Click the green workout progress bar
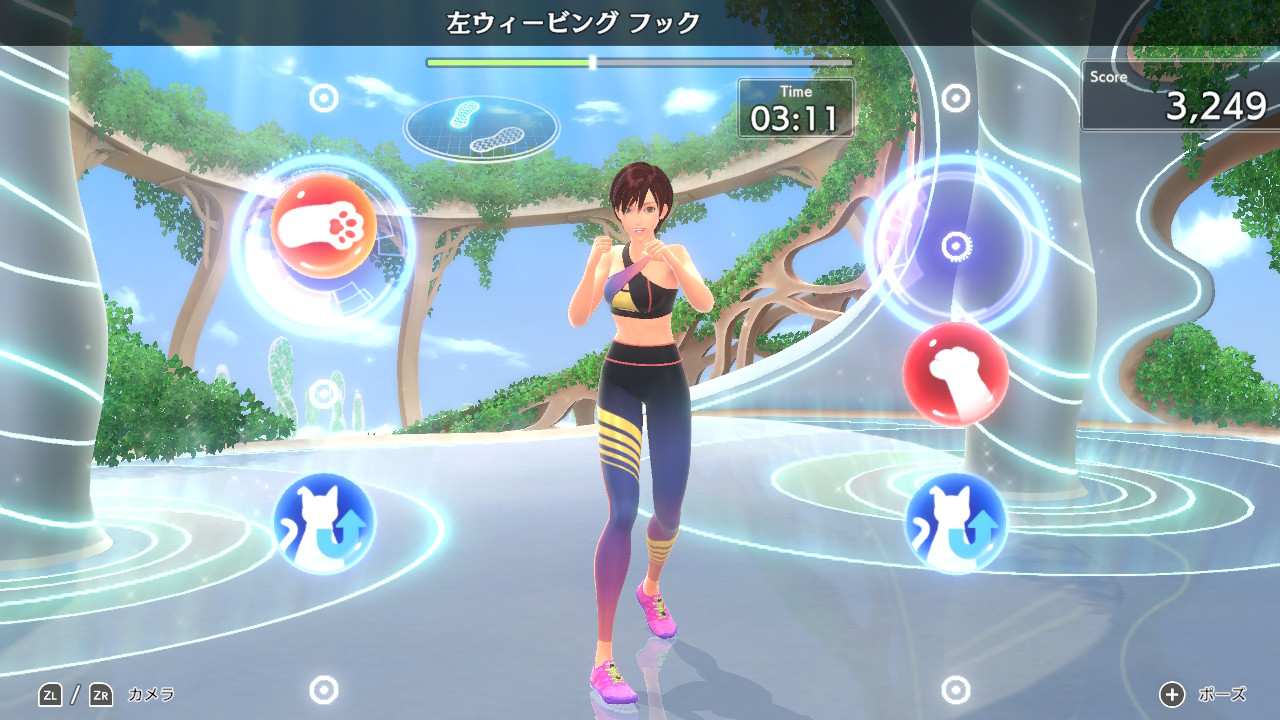This screenshot has height=720, width=1280. (x=510, y=60)
